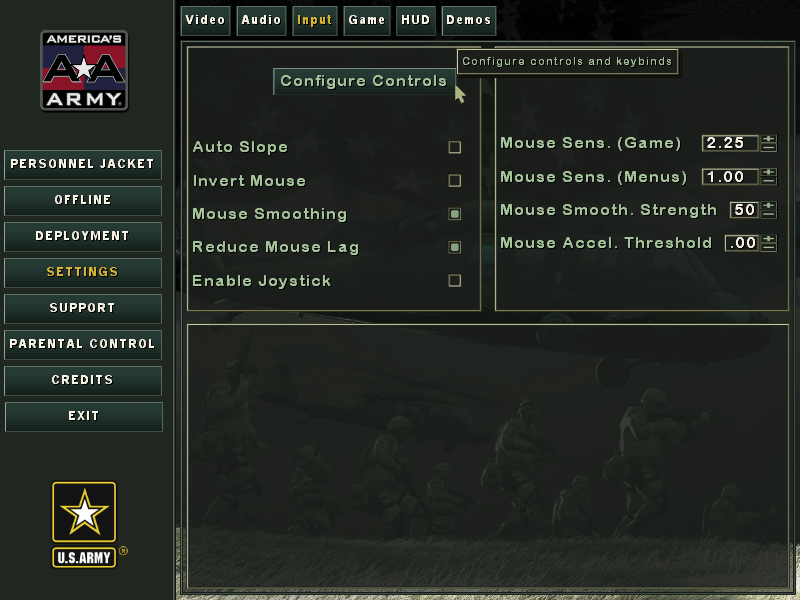Open Configure Controls keybinds
Image resolution: width=800 pixels, height=600 pixels.
tap(363, 81)
